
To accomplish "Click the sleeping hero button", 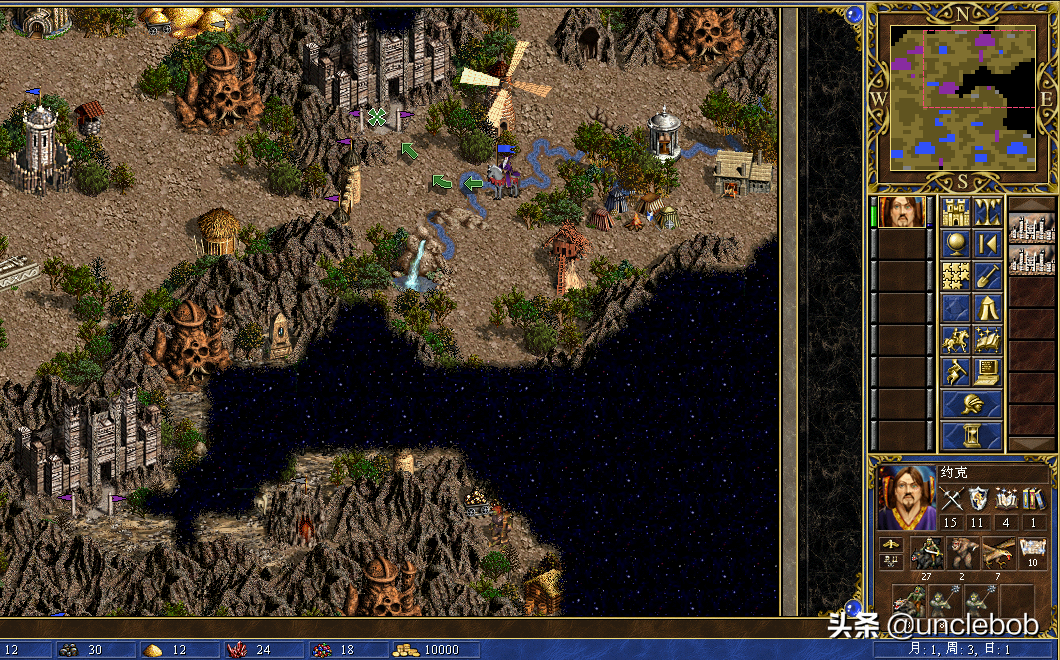I will (x=957, y=372).
